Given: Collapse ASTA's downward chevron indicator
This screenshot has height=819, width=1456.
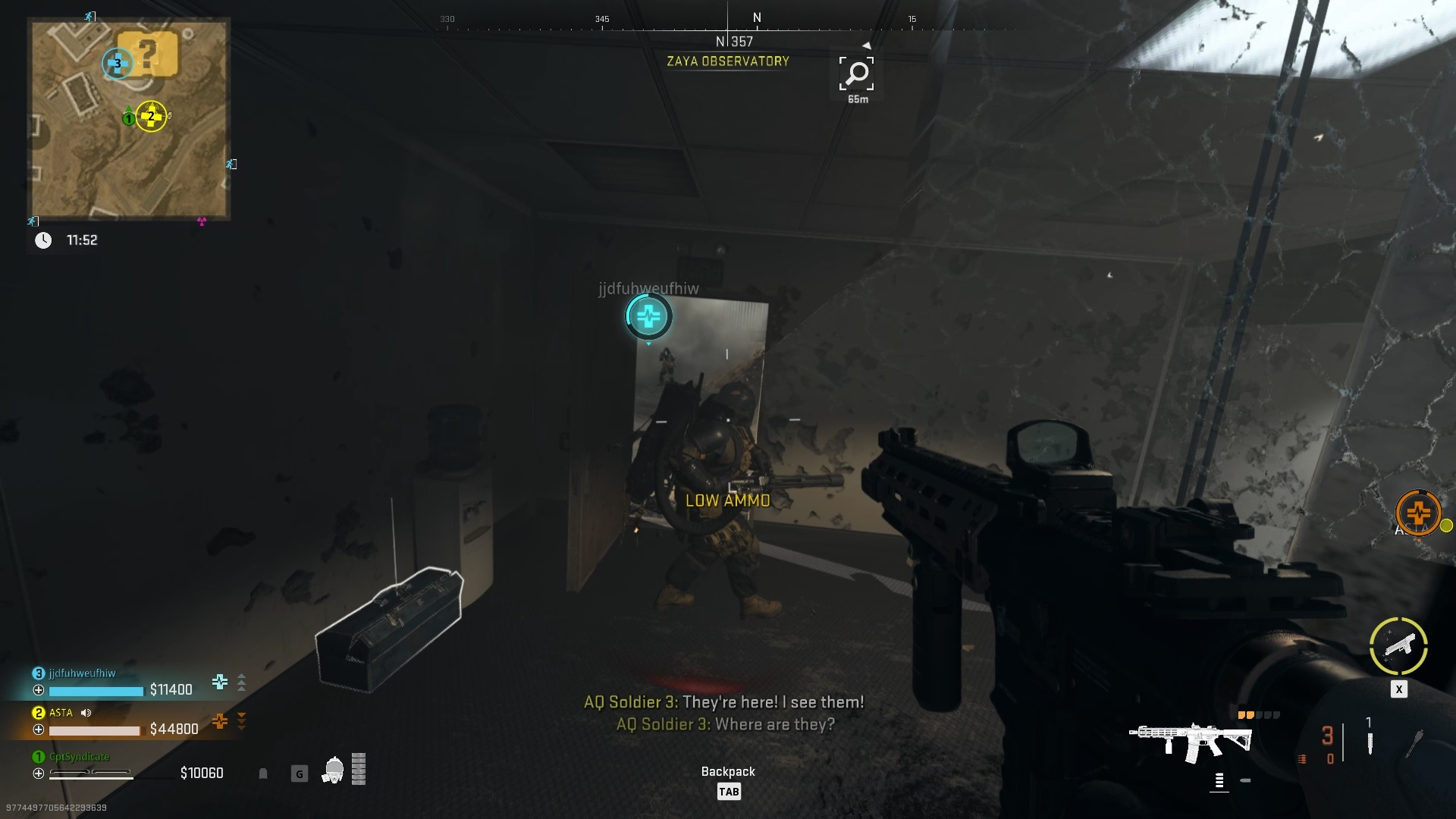Looking at the screenshot, I should click(x=242, y=722).
